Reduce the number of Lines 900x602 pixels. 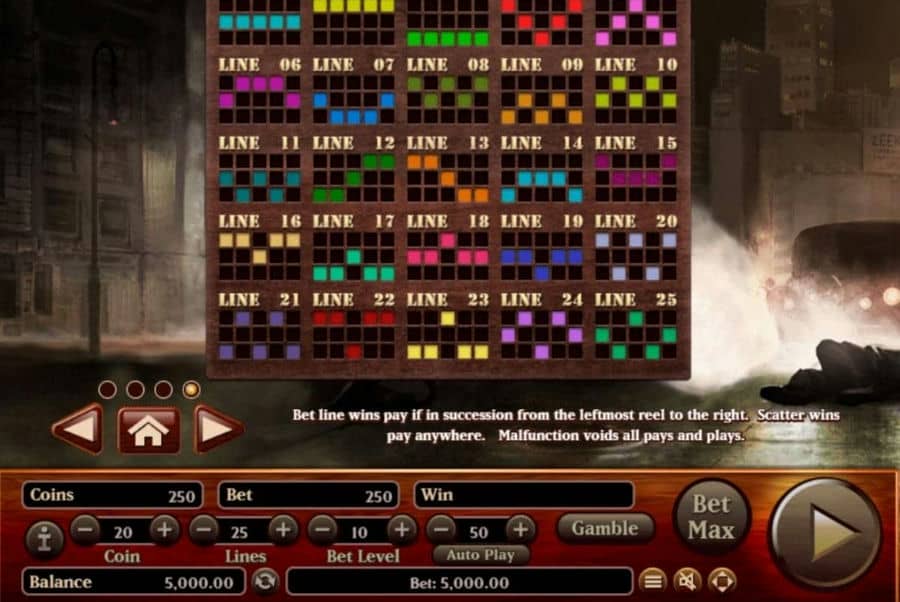point(204,529)
